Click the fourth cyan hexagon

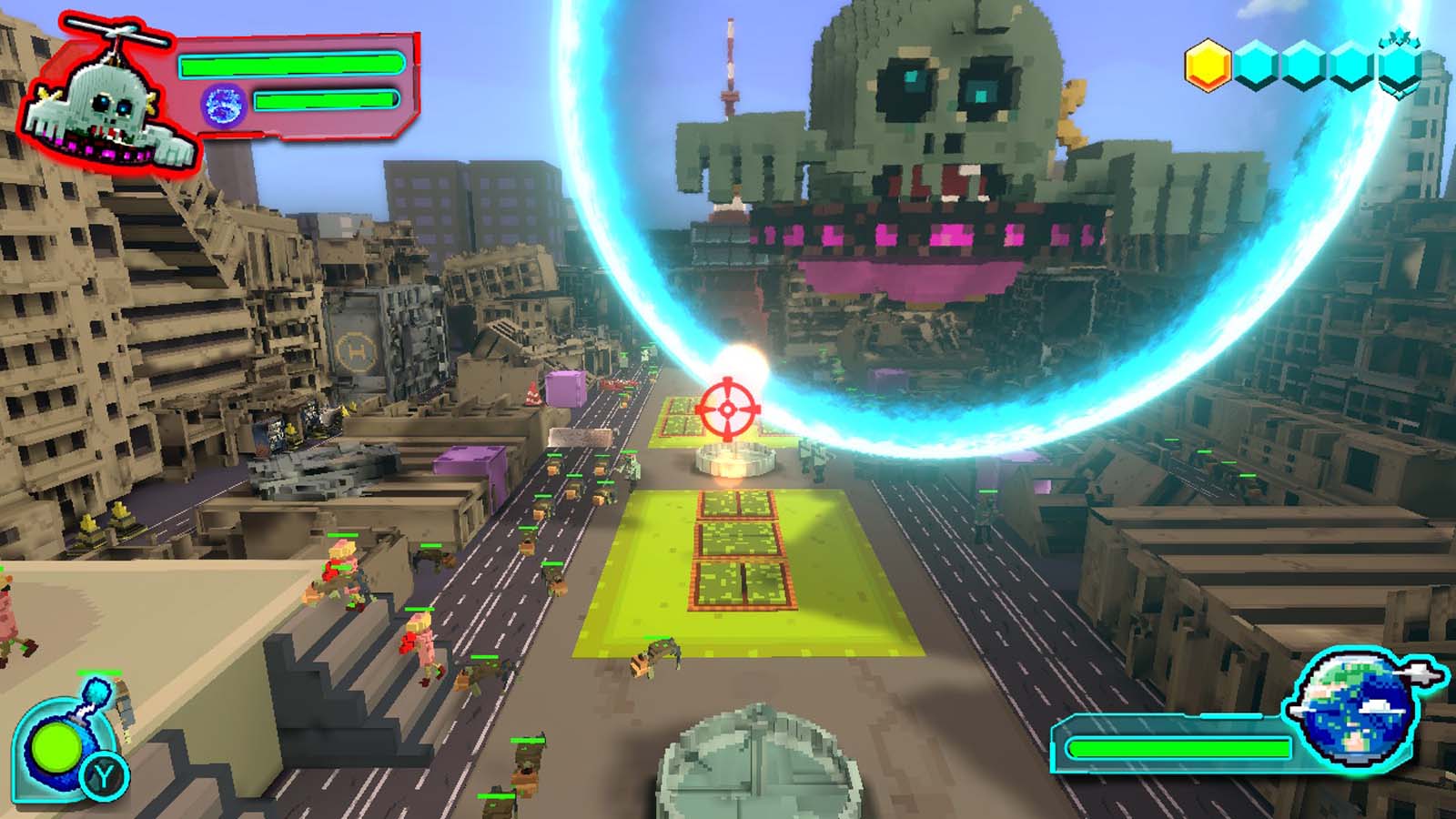click(1350, 64)
